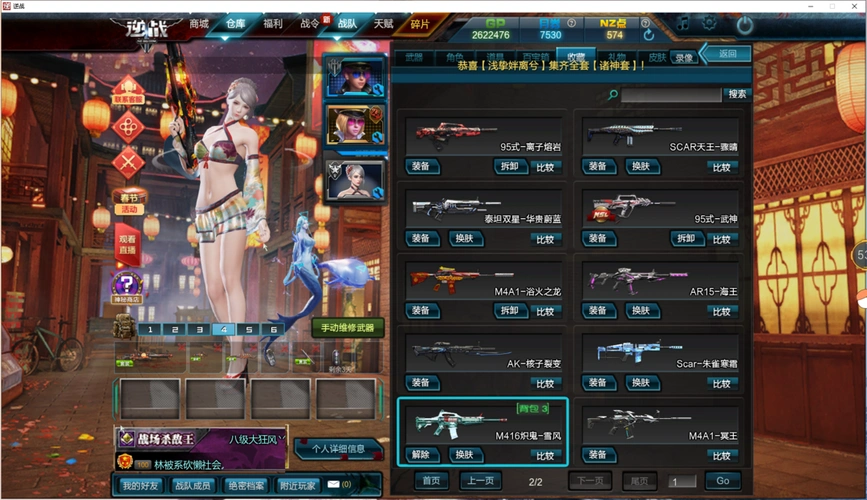Go to previous page with 上一页
Viewport: 867px width, 500px height.
click(x=480, y=481)
